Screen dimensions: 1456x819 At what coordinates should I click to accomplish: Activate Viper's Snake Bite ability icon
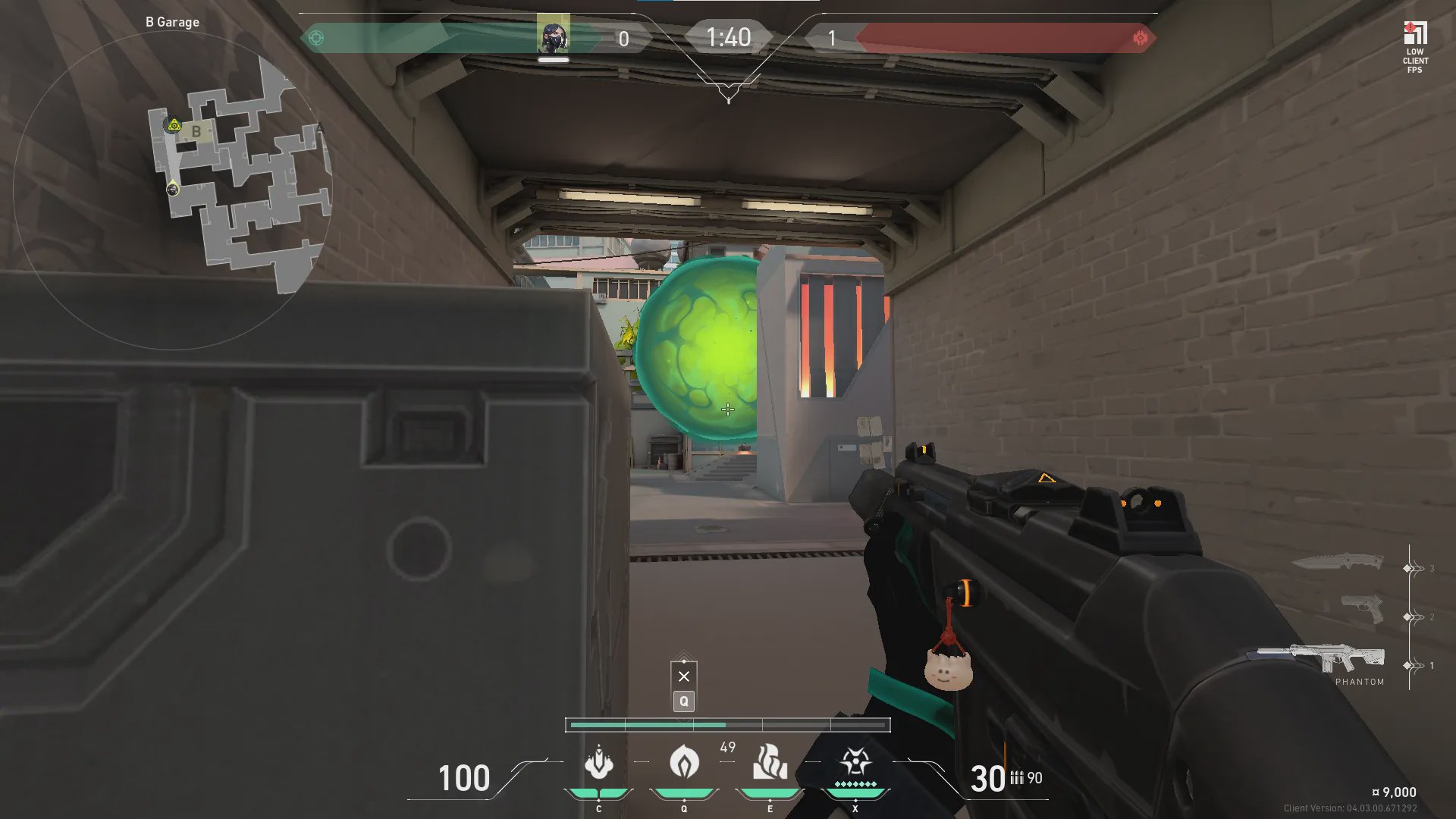(x=598, y=762)
